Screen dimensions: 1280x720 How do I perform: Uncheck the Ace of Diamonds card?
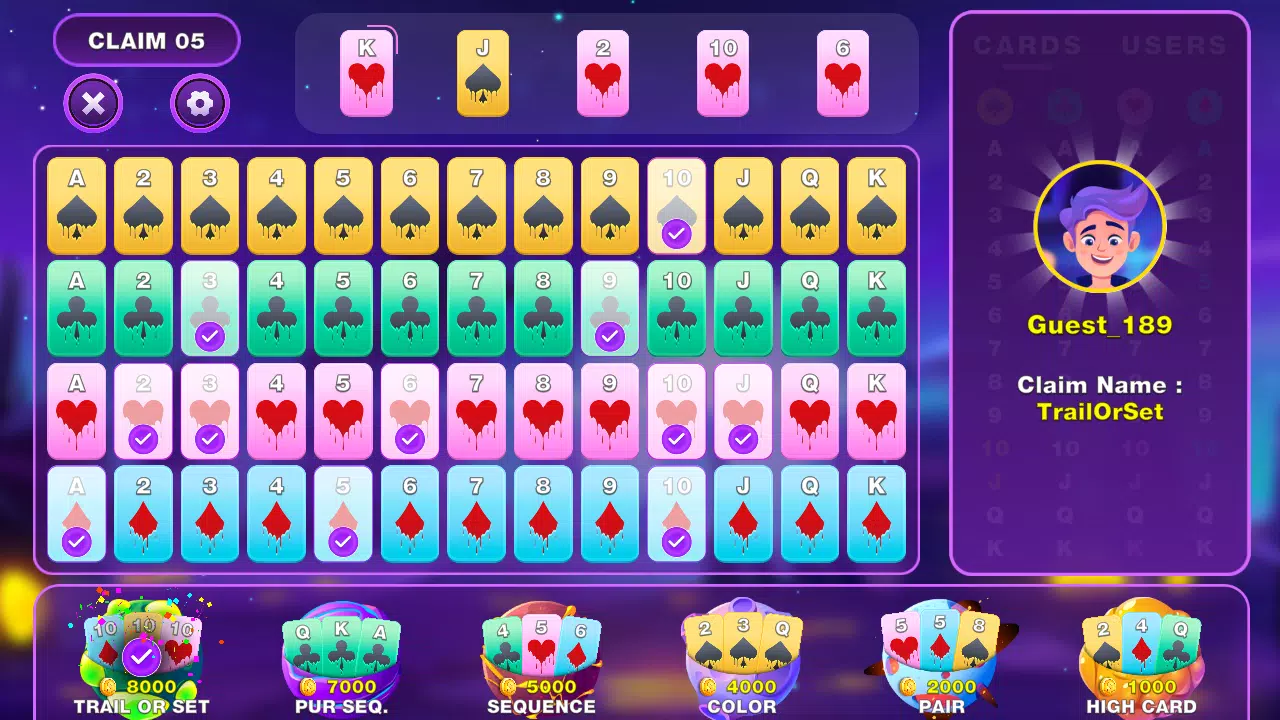tap(77, 512)
